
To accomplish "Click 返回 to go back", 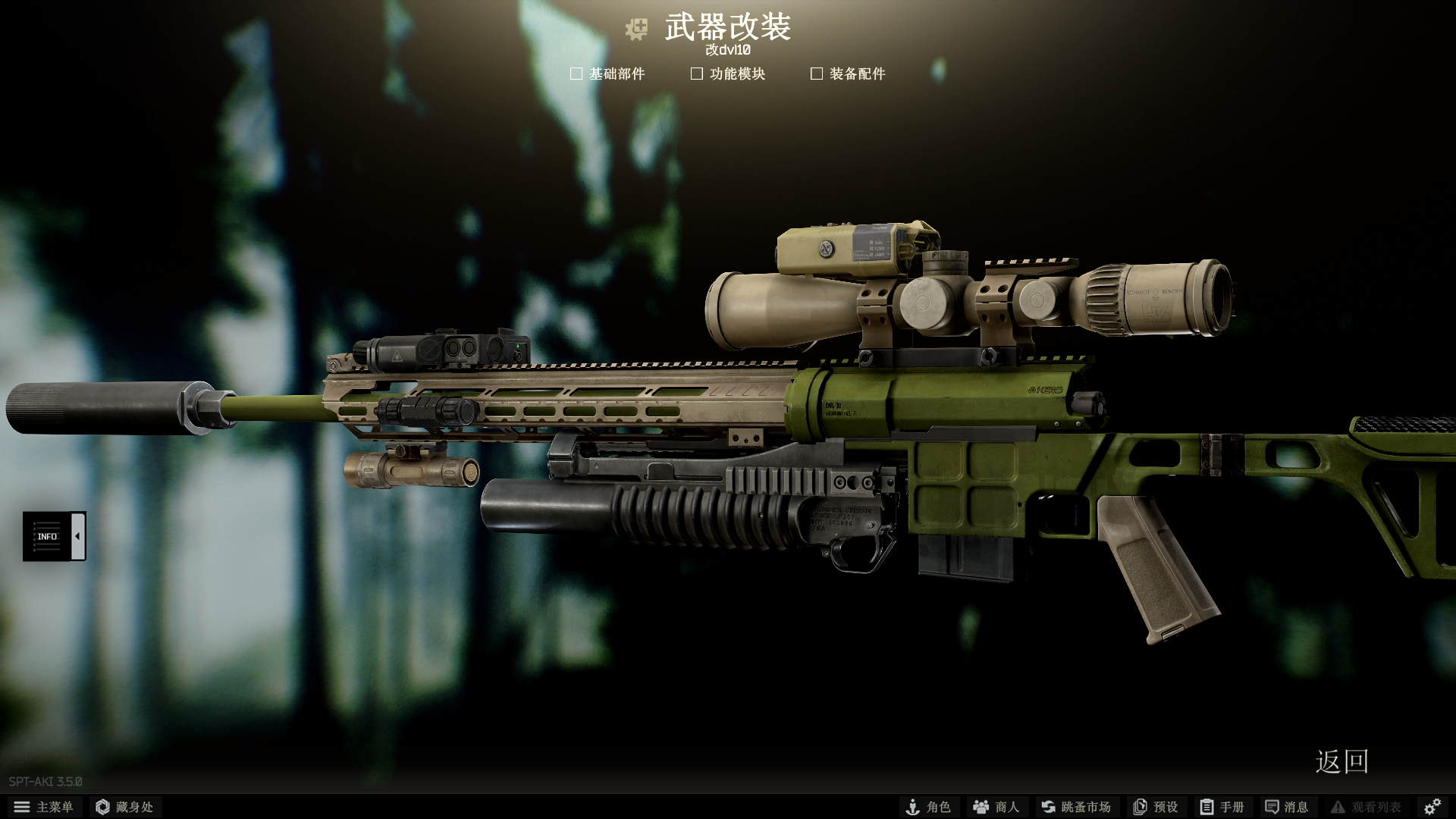I will coord(1341,761).
